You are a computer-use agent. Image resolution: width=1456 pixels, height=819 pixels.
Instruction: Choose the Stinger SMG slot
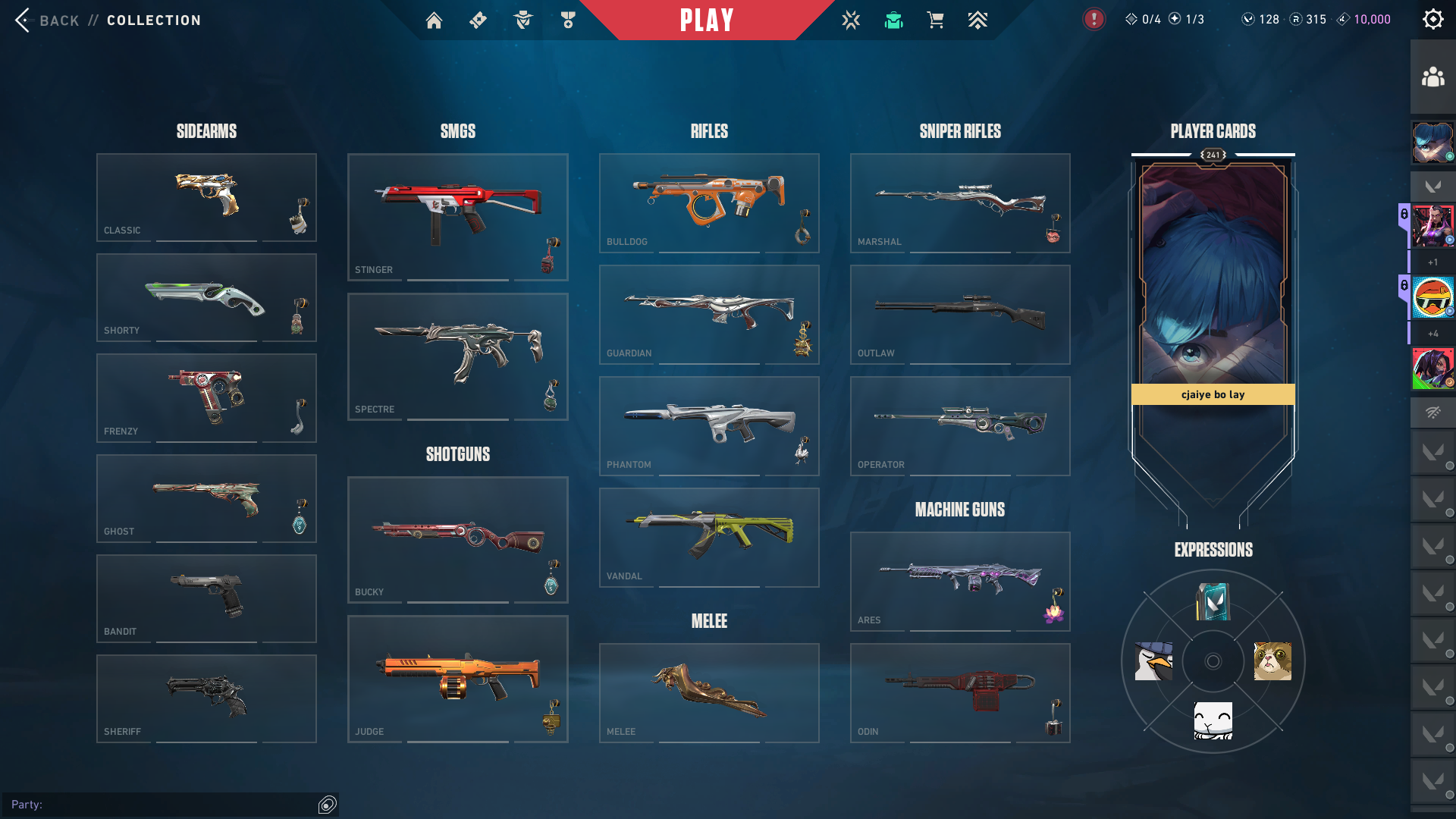pyautogui.click(x=458, y=217)
